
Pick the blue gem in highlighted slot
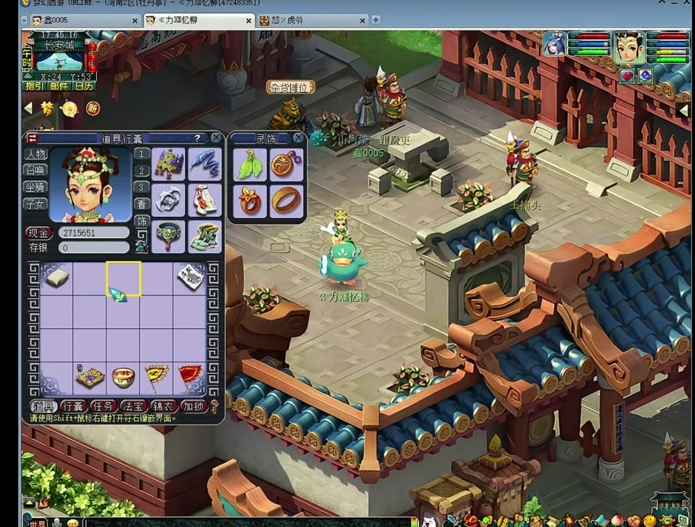[118, 294]
